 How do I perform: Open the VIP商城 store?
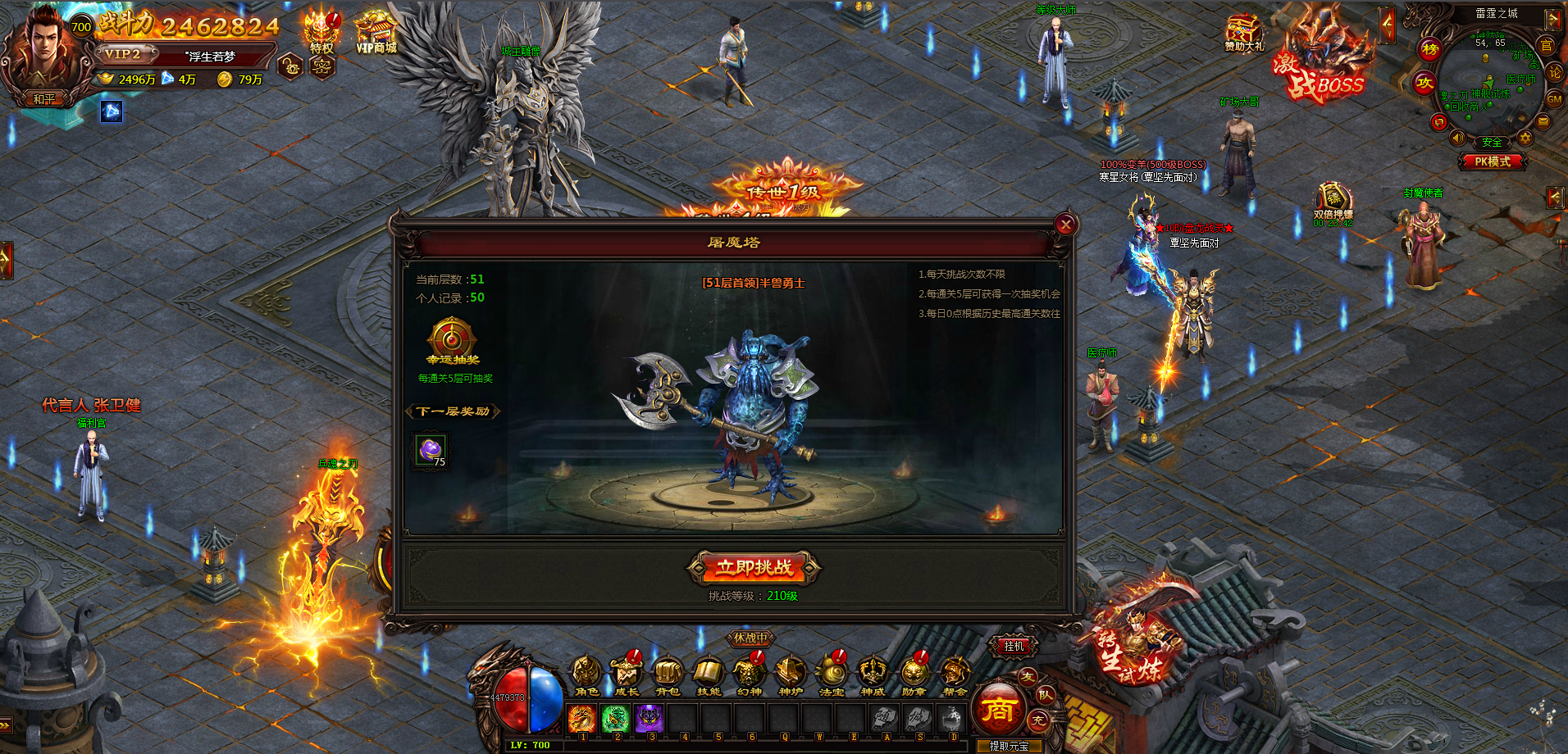pos(376,33)
